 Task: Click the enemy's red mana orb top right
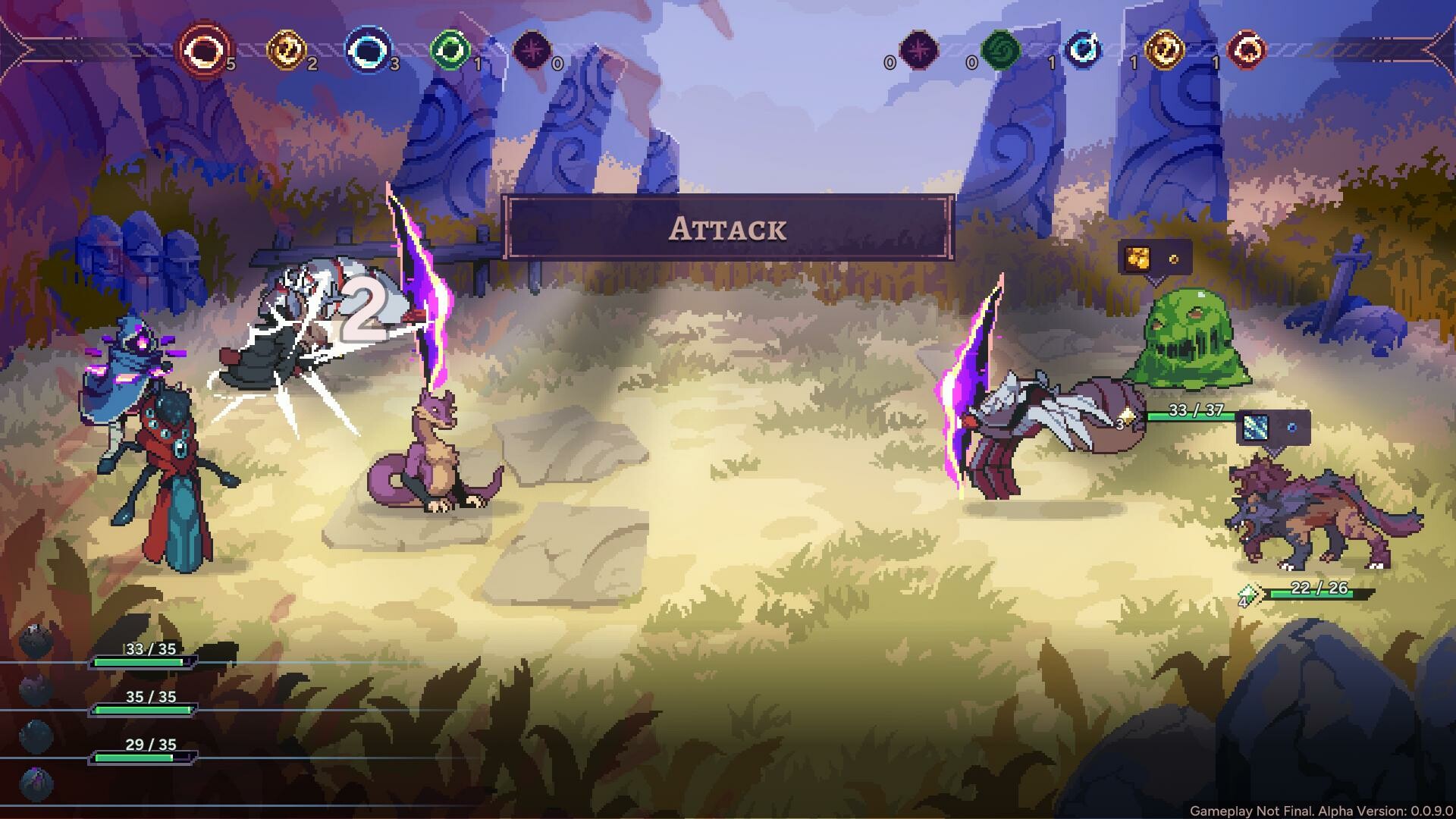(1248, 52)
